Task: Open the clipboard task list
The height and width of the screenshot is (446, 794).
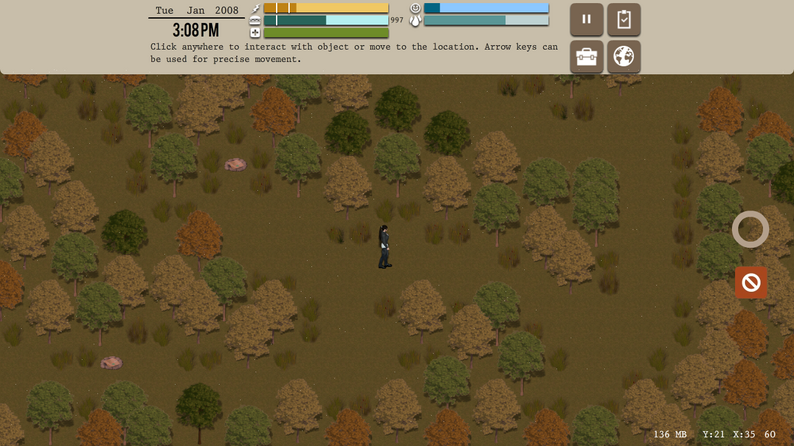Action: pyautogui.click(x=624, y=19)
